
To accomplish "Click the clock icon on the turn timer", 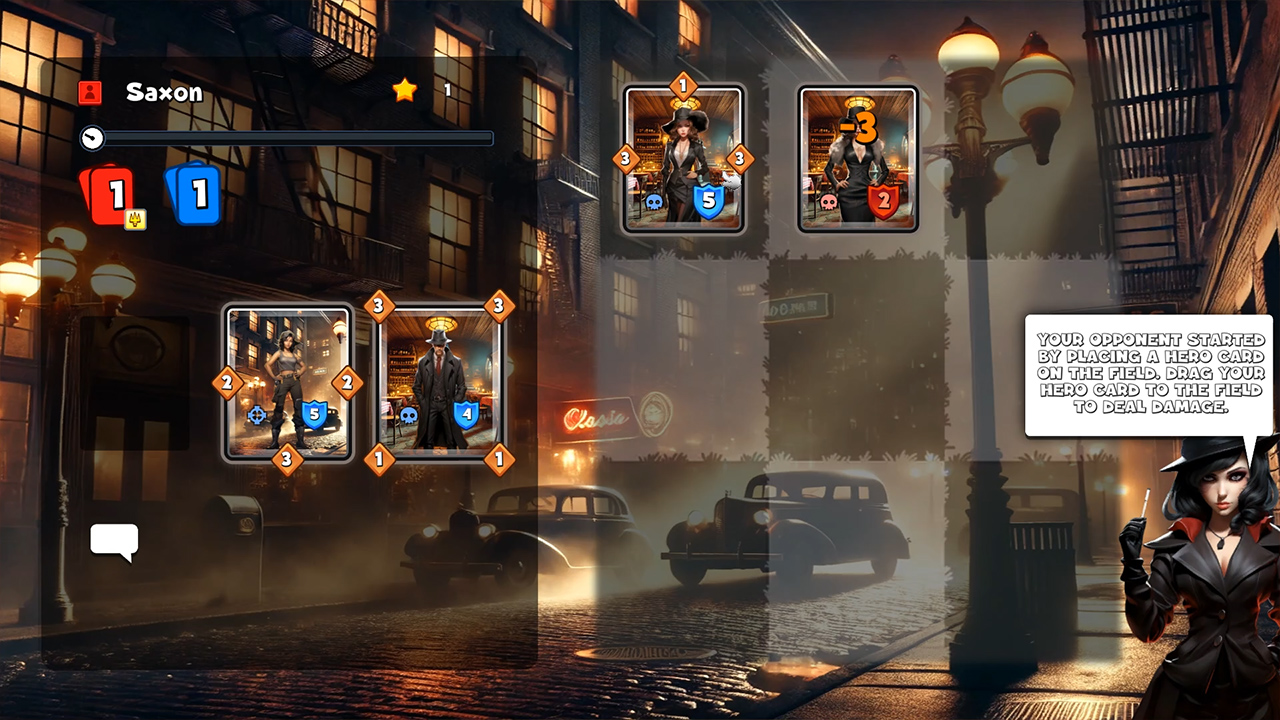I will point(91,139).
